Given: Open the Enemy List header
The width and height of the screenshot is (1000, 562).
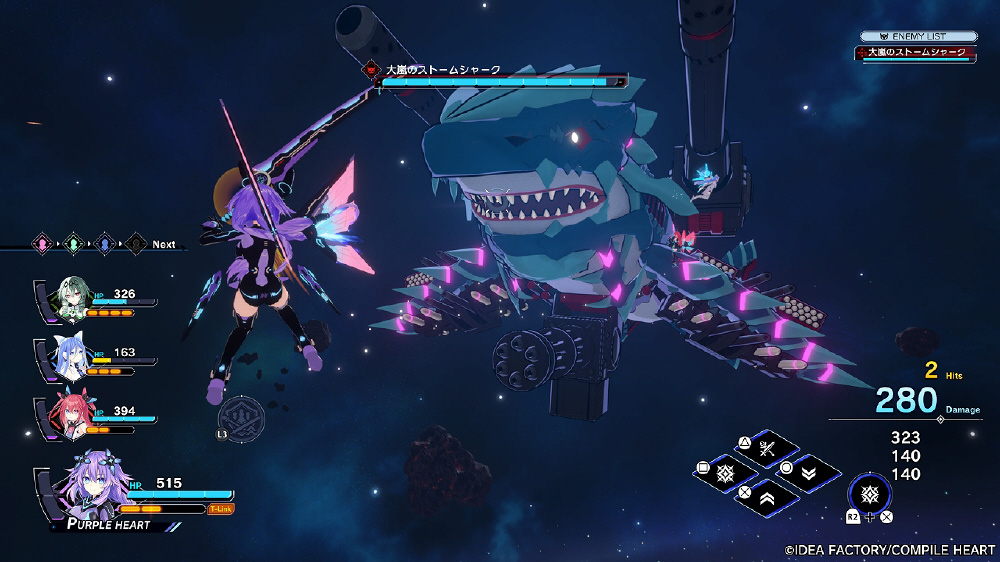Looking at the screenshot, I should (918, 36).
